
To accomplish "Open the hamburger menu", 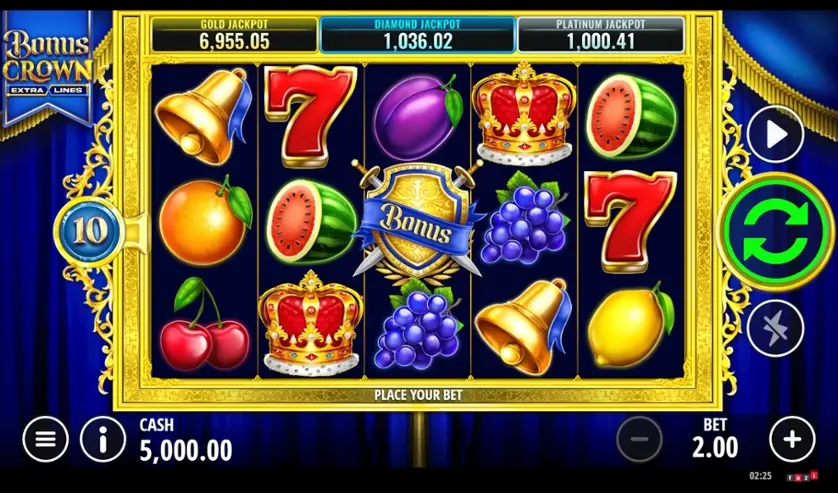I will click(x=45, y=438).
